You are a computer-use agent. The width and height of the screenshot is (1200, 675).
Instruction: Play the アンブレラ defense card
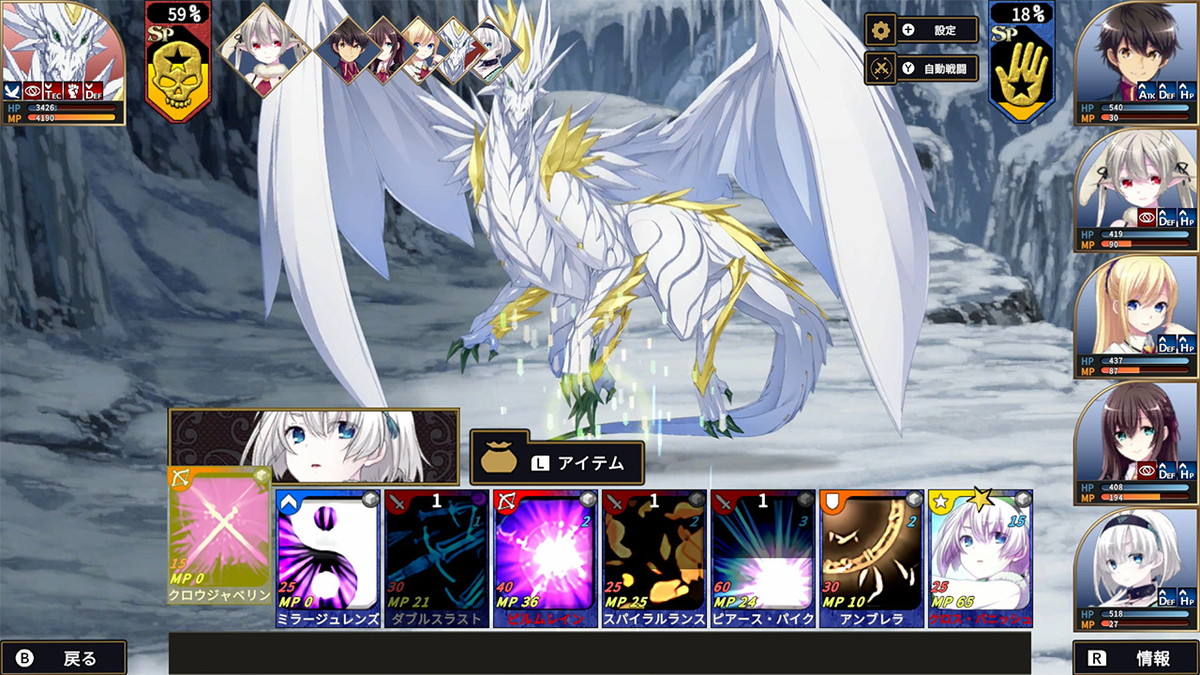pyautogui.click(x=871, y=558)
